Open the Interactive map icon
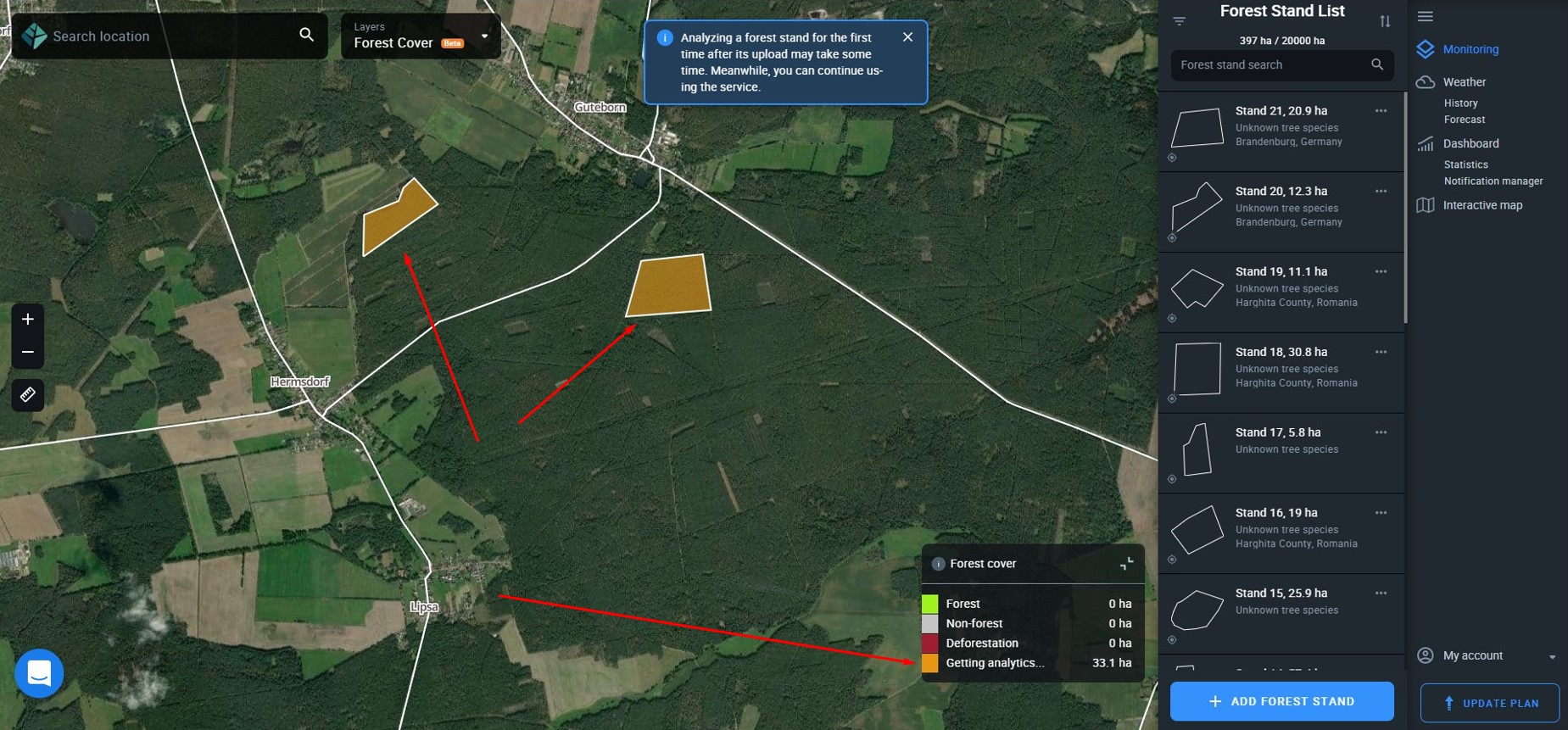 (1426, 204)
